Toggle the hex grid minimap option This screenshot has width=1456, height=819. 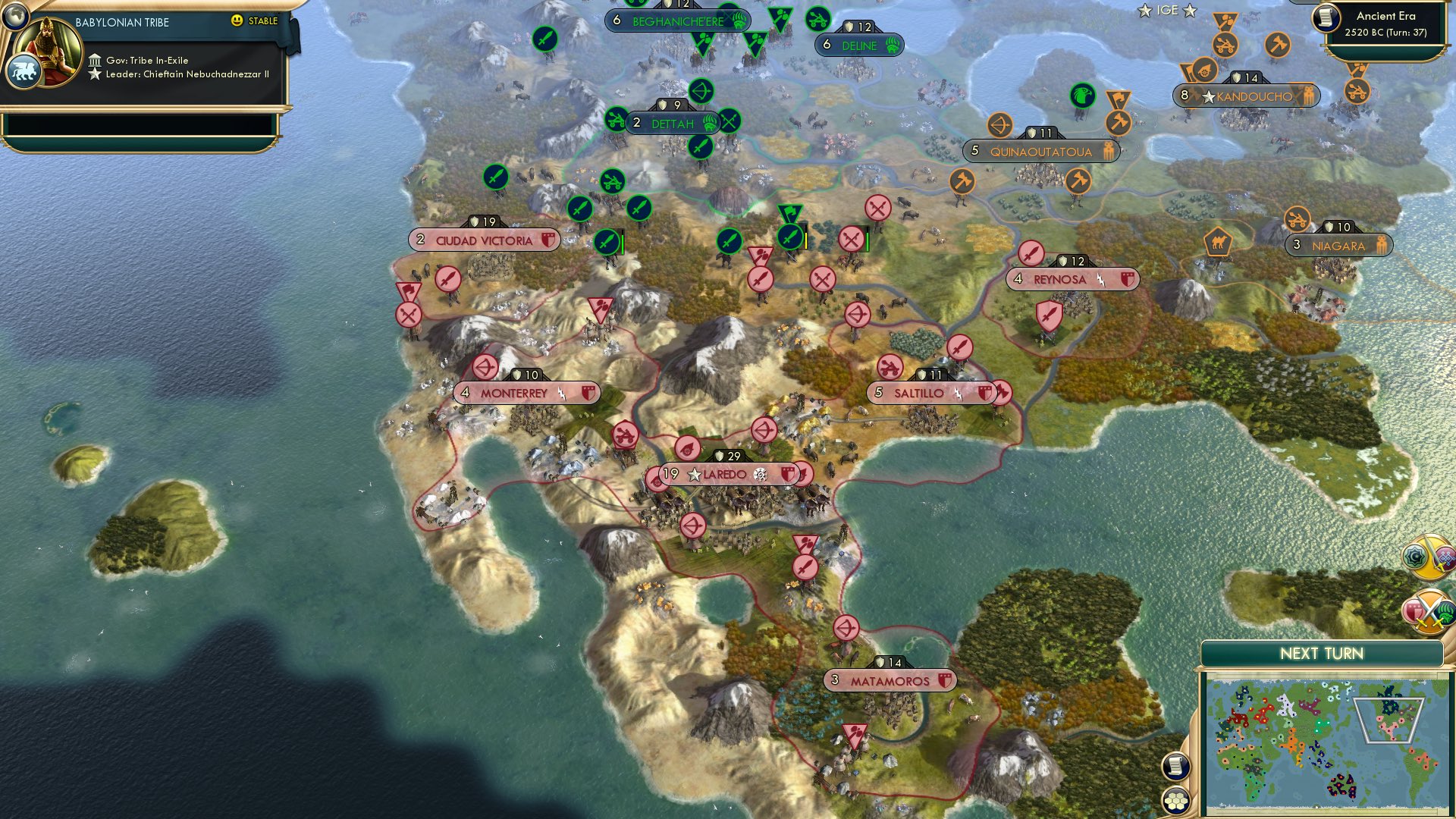pyautogui.click(x=1175, y=799)
